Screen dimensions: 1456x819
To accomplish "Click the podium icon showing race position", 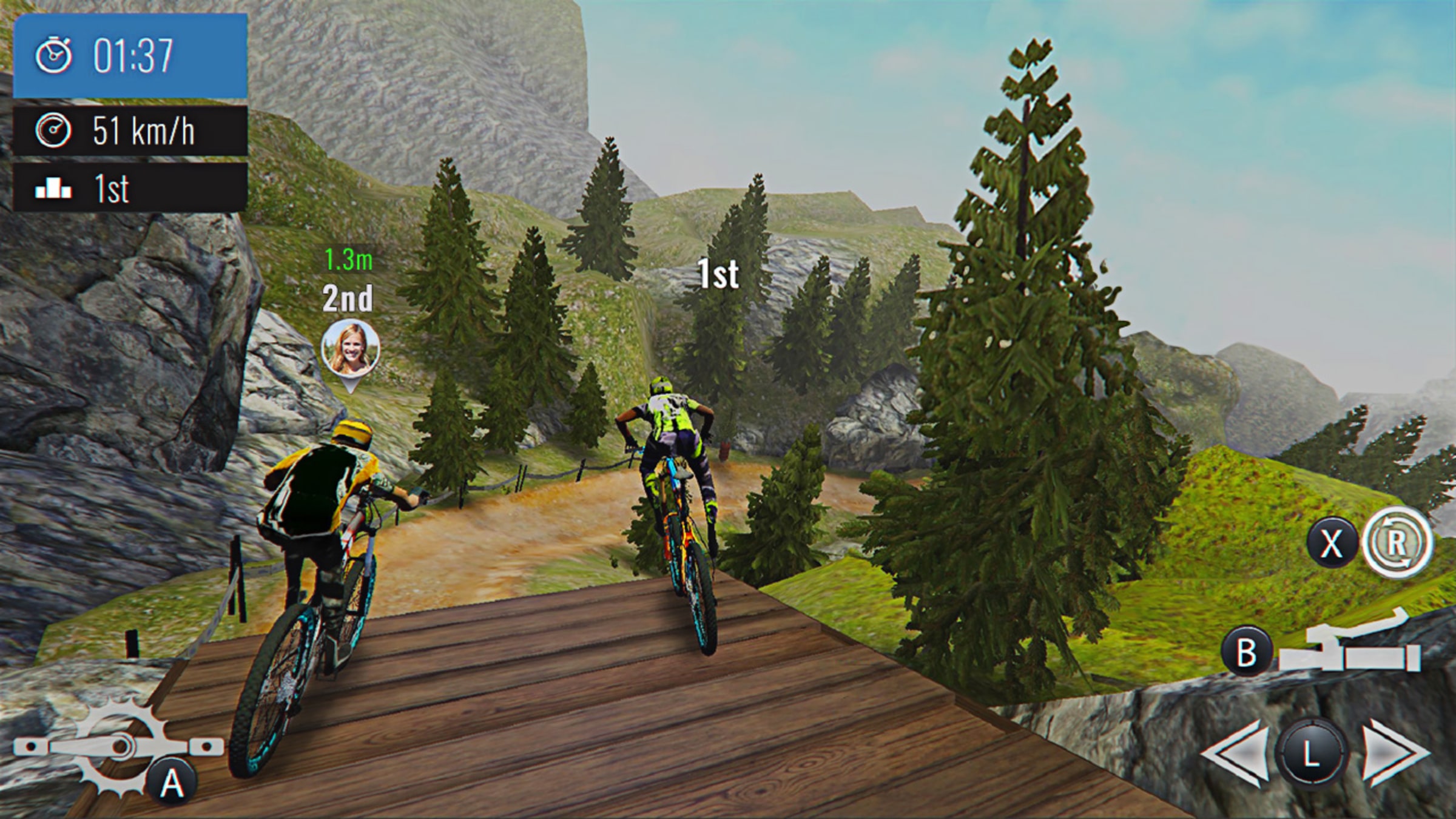I will tap(55, 189).
